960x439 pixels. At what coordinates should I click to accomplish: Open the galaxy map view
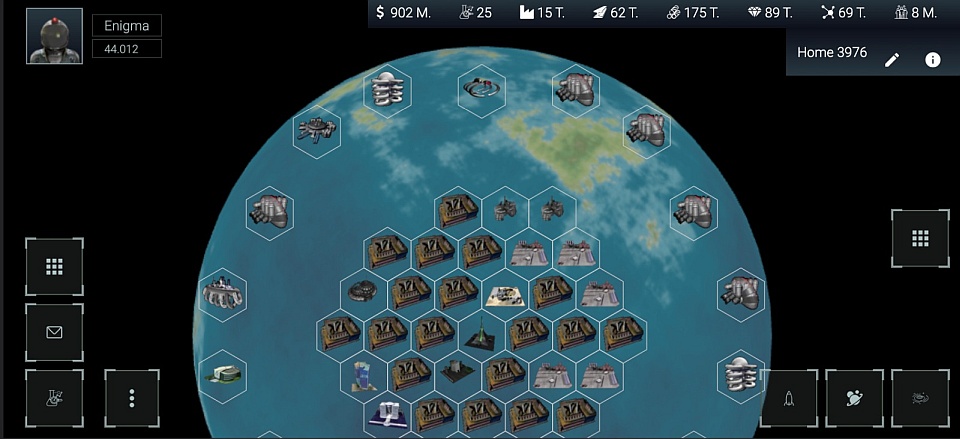[920, 398]
